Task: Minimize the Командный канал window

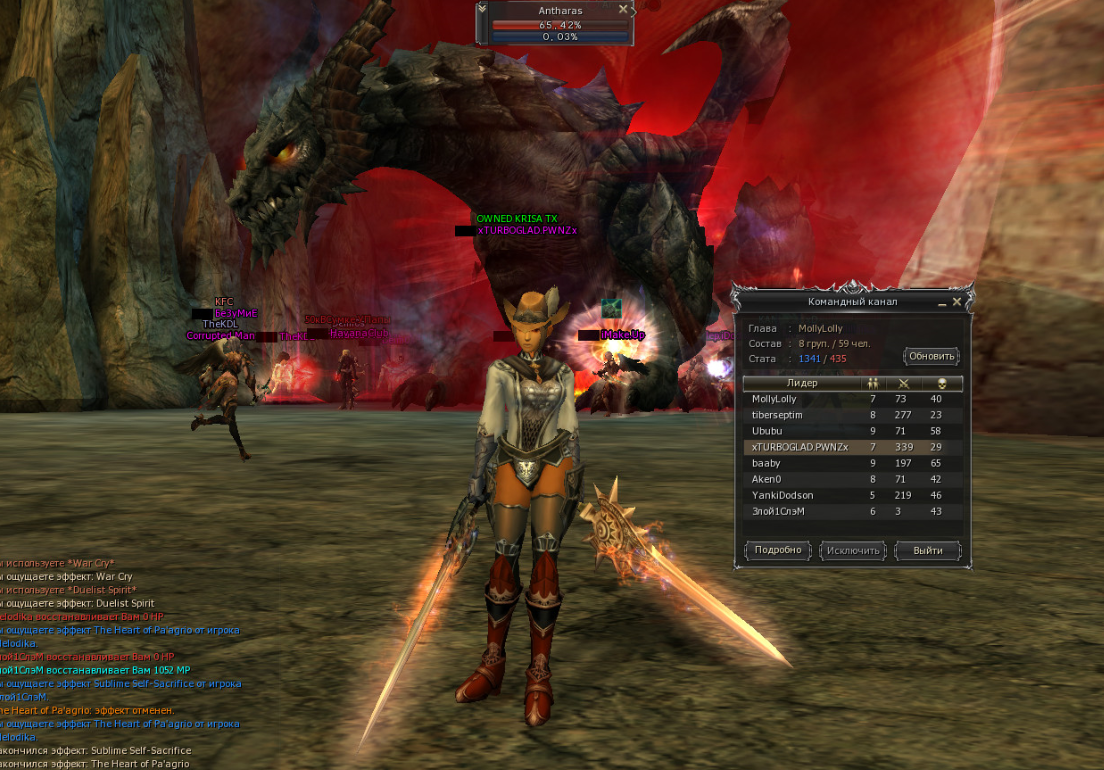Action: (942, 301)
